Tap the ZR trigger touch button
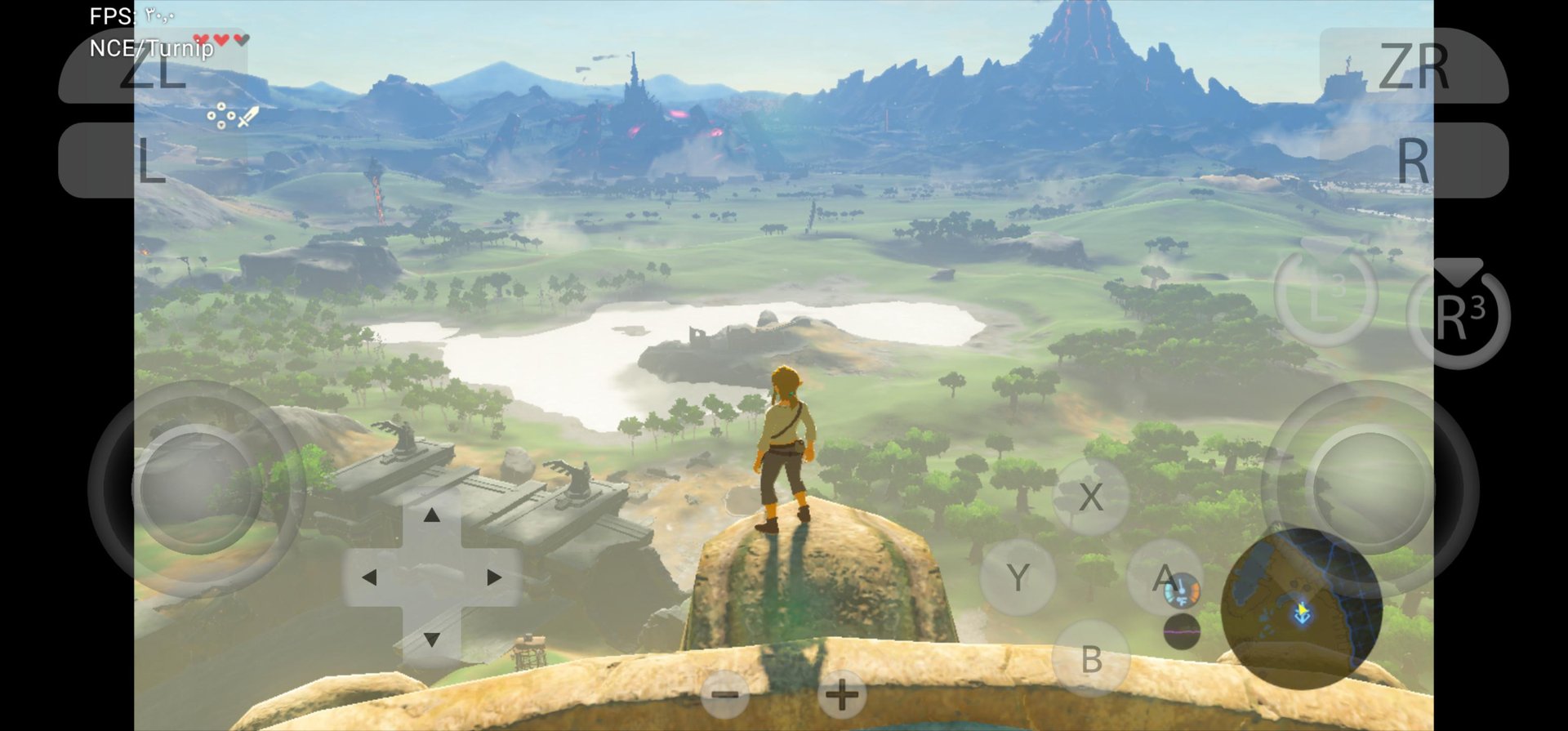1568x731 pixels. pos(1414,67)
